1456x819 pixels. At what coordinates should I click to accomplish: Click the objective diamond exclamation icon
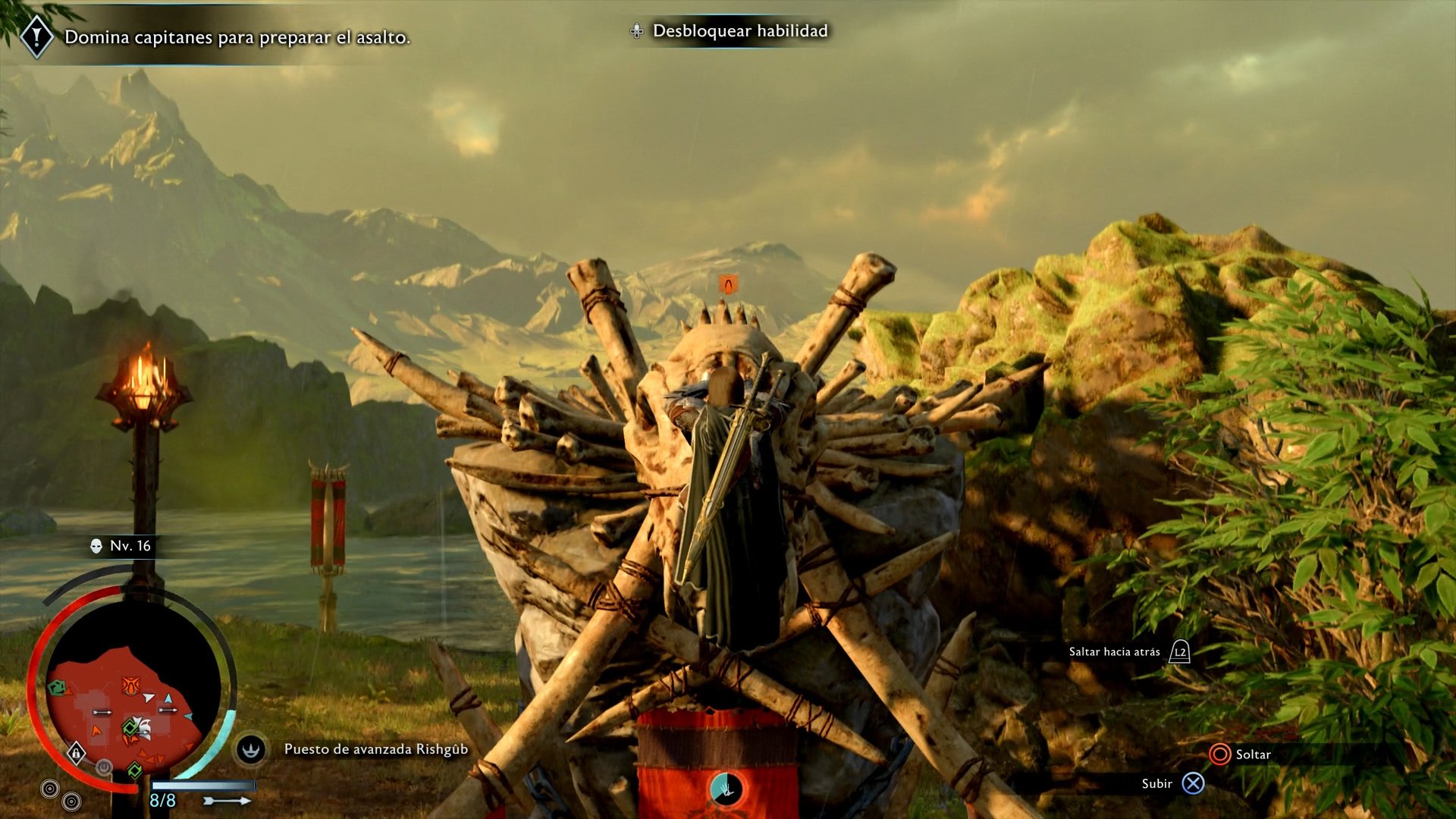(x=36, y=36)
